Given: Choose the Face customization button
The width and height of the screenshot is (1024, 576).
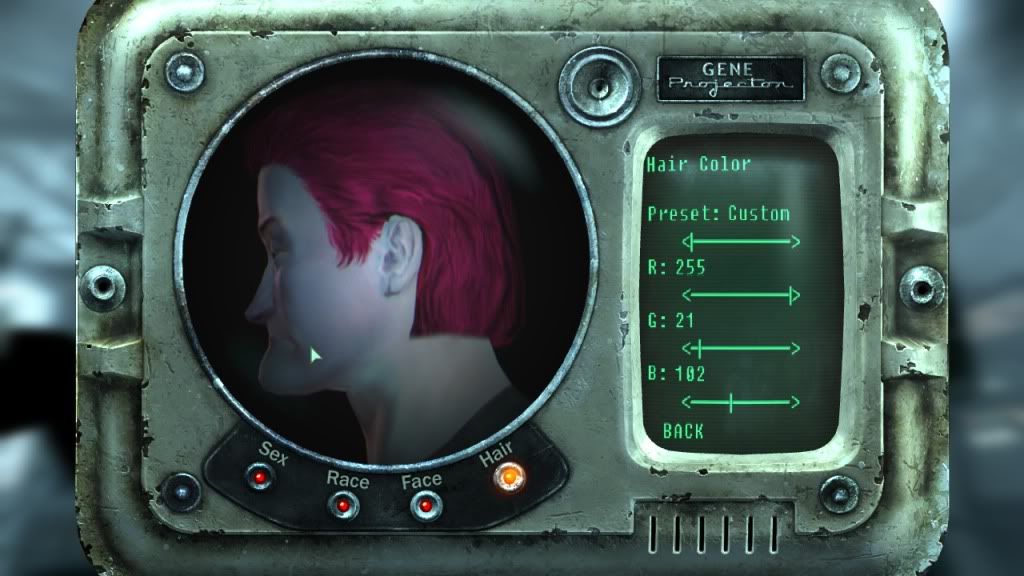Looking at the screenshot, I should pyautogui.click(x=423, y=505).
